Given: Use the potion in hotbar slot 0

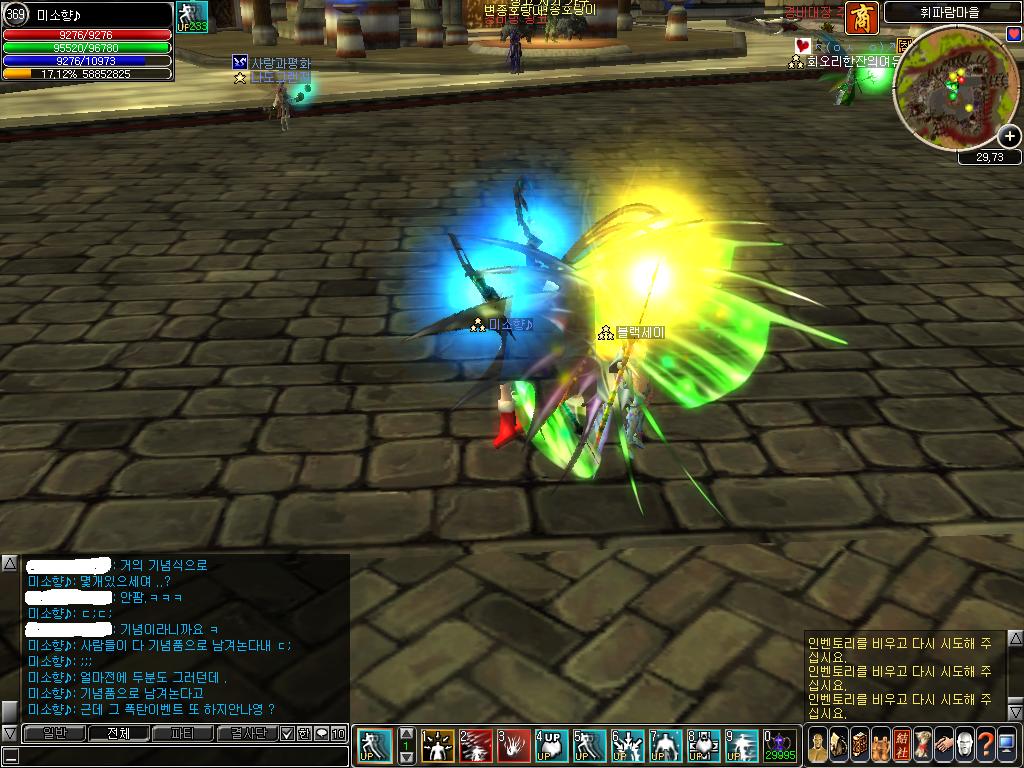Looking at the screenshot, I should [779, 745].
